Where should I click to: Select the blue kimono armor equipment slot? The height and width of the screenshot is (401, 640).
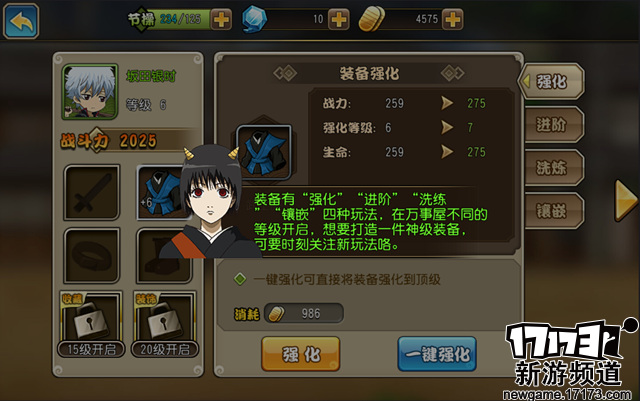(x=160, y=193)
